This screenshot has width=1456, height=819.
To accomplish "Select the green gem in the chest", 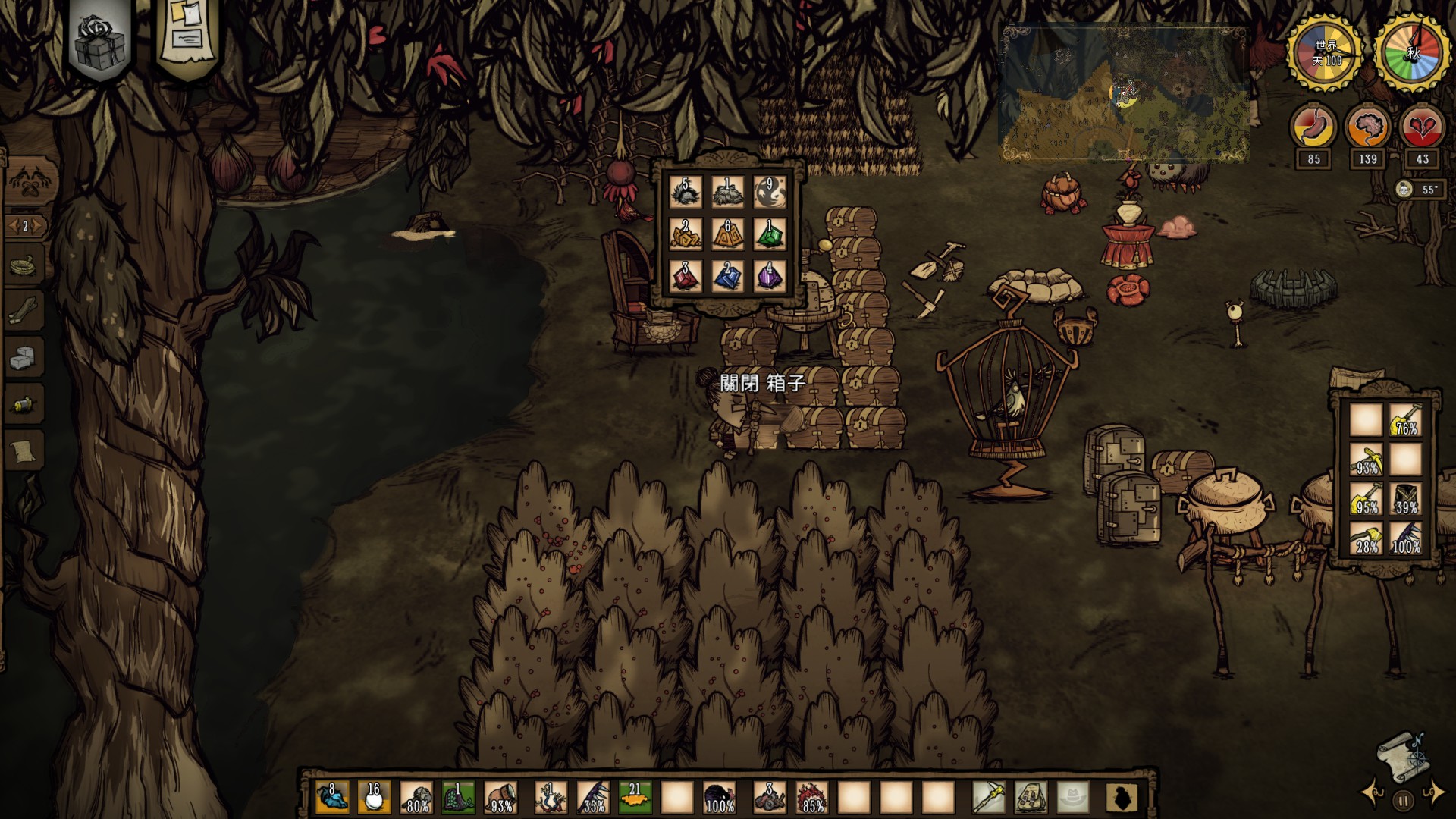I will pos(770,234).
